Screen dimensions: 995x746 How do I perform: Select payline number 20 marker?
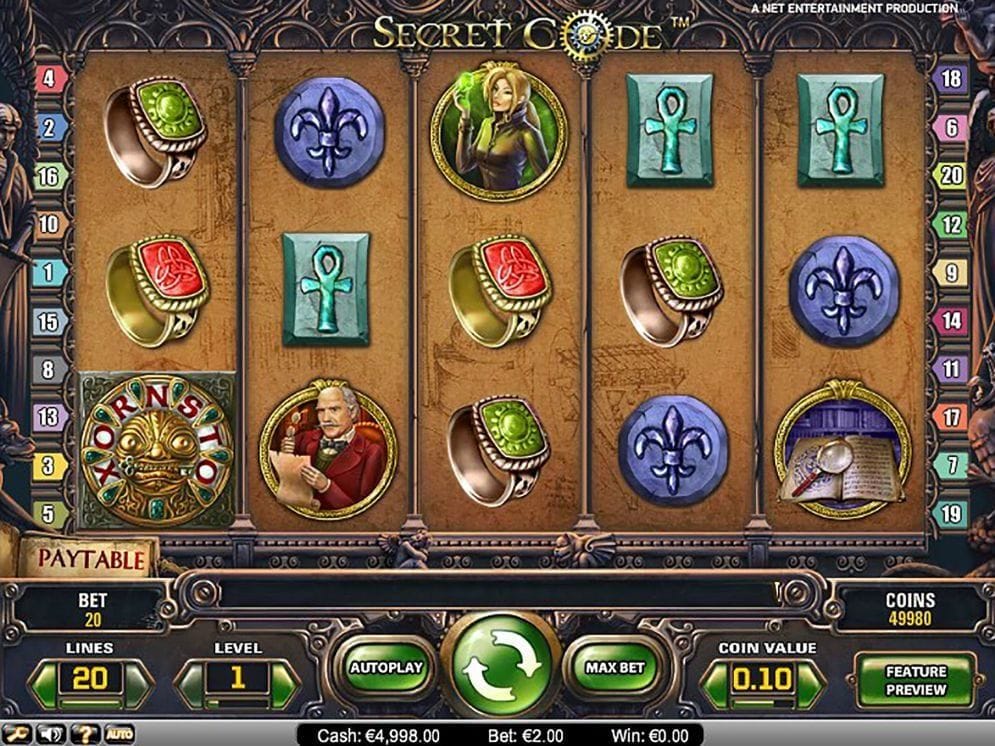coord(951,176)
